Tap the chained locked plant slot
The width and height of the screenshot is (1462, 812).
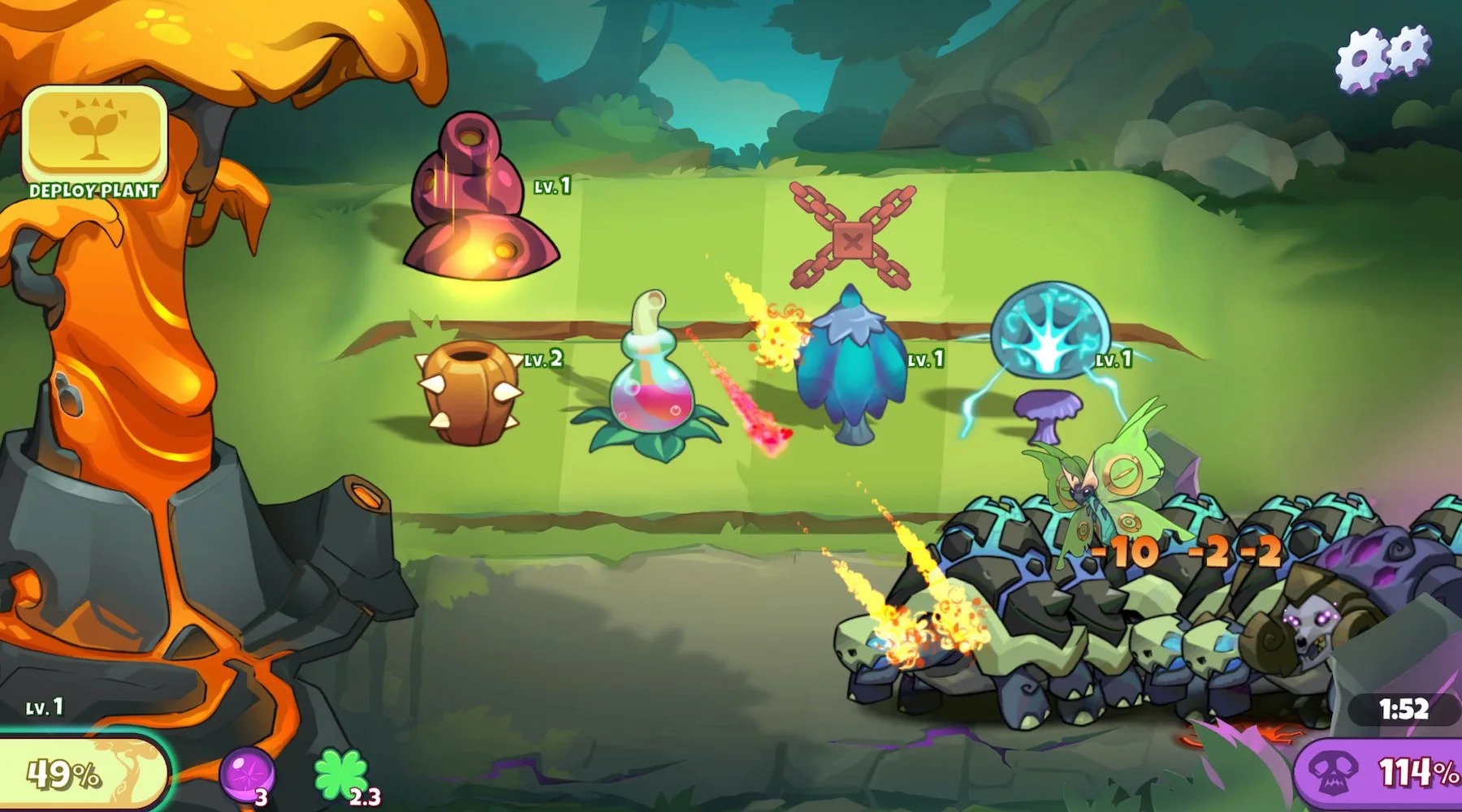click(x=853, y=237)
